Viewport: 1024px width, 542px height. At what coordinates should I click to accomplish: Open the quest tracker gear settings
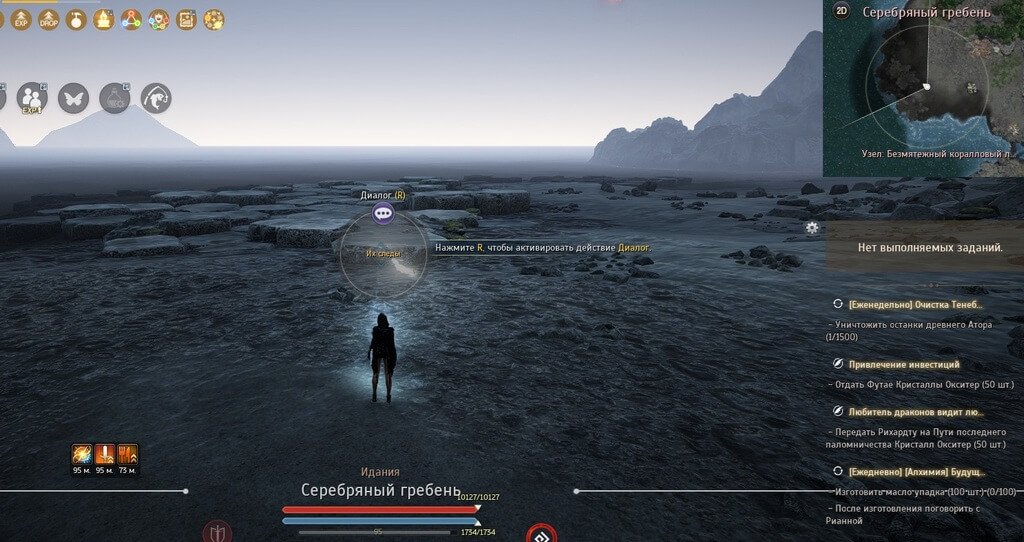pyautogui.click(x=813, y=228)
